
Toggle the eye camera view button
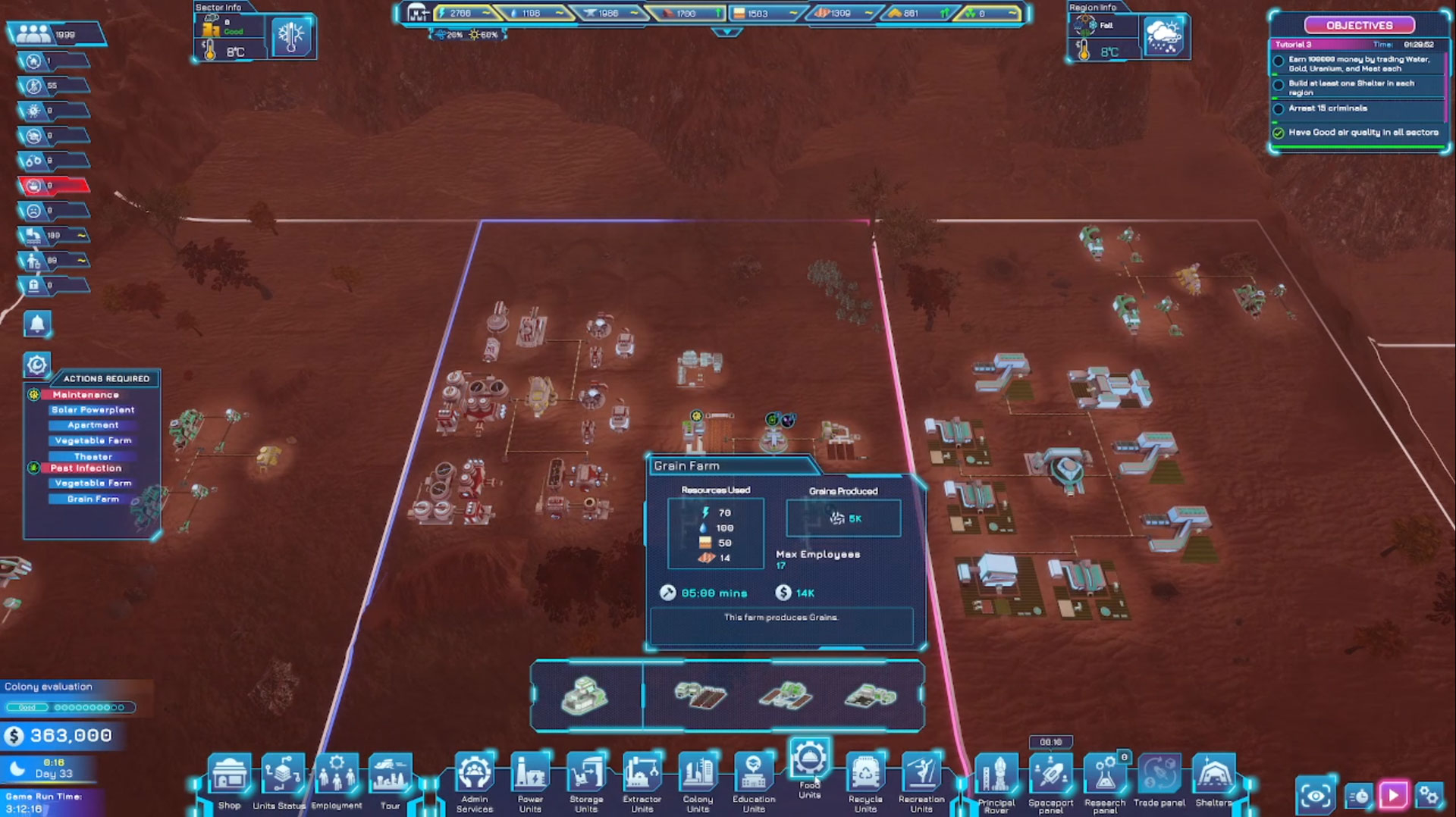coord(1316,795)
